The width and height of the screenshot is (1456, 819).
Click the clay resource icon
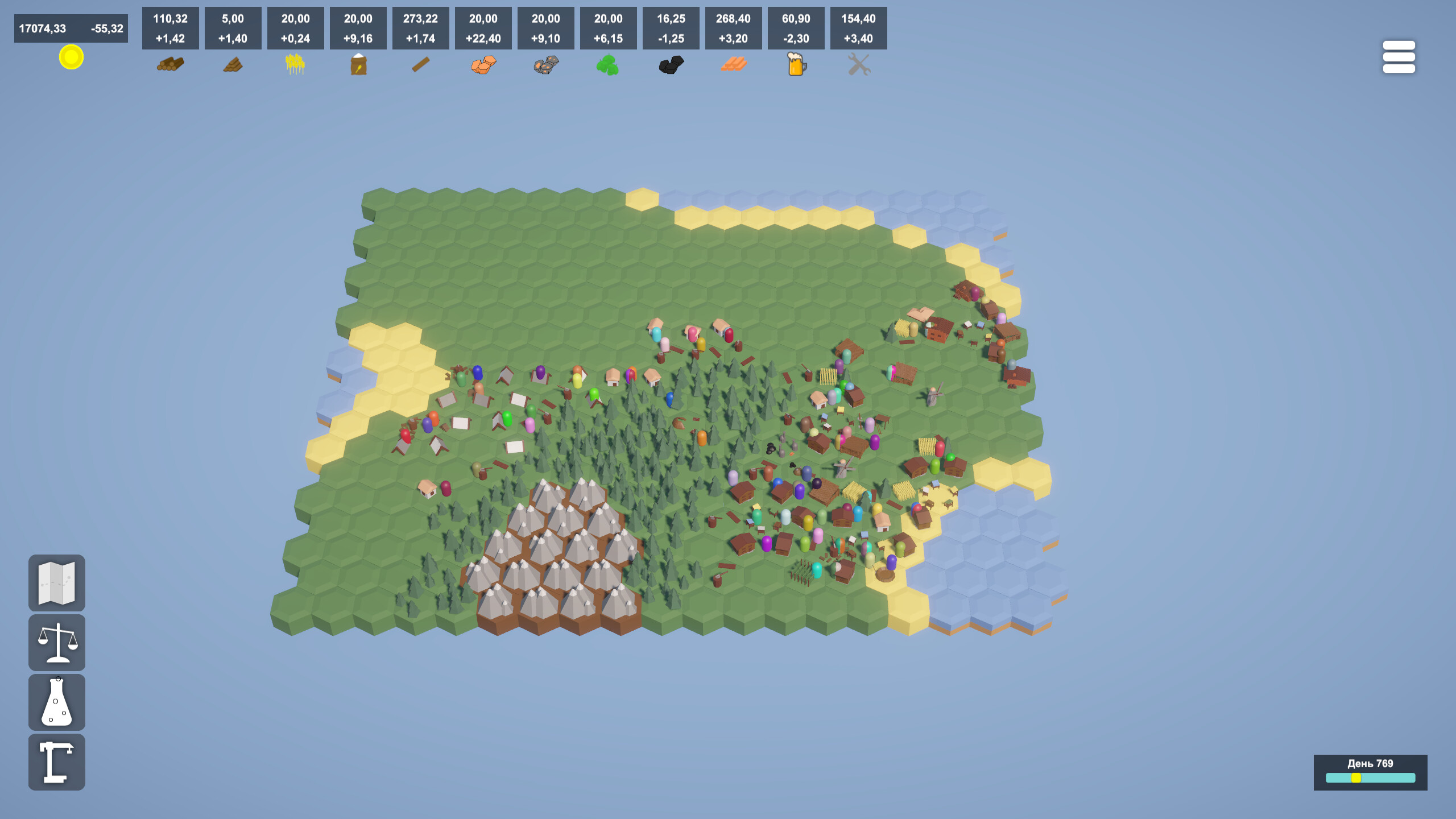483,64
